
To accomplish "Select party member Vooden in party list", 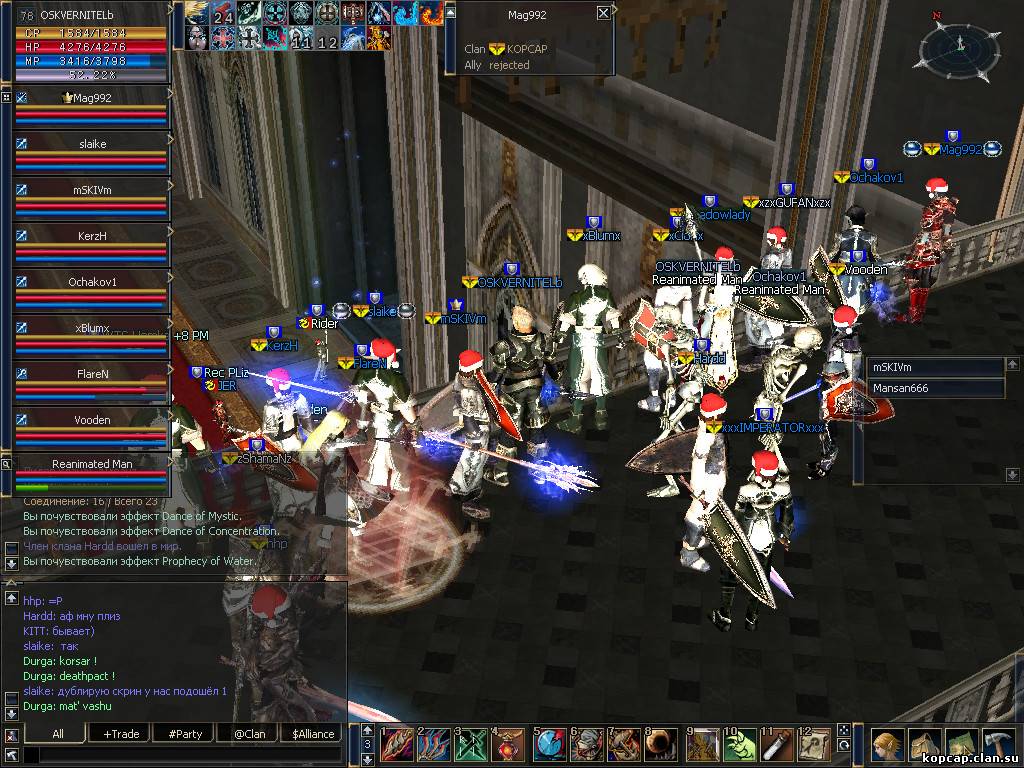I will (91, 420).
